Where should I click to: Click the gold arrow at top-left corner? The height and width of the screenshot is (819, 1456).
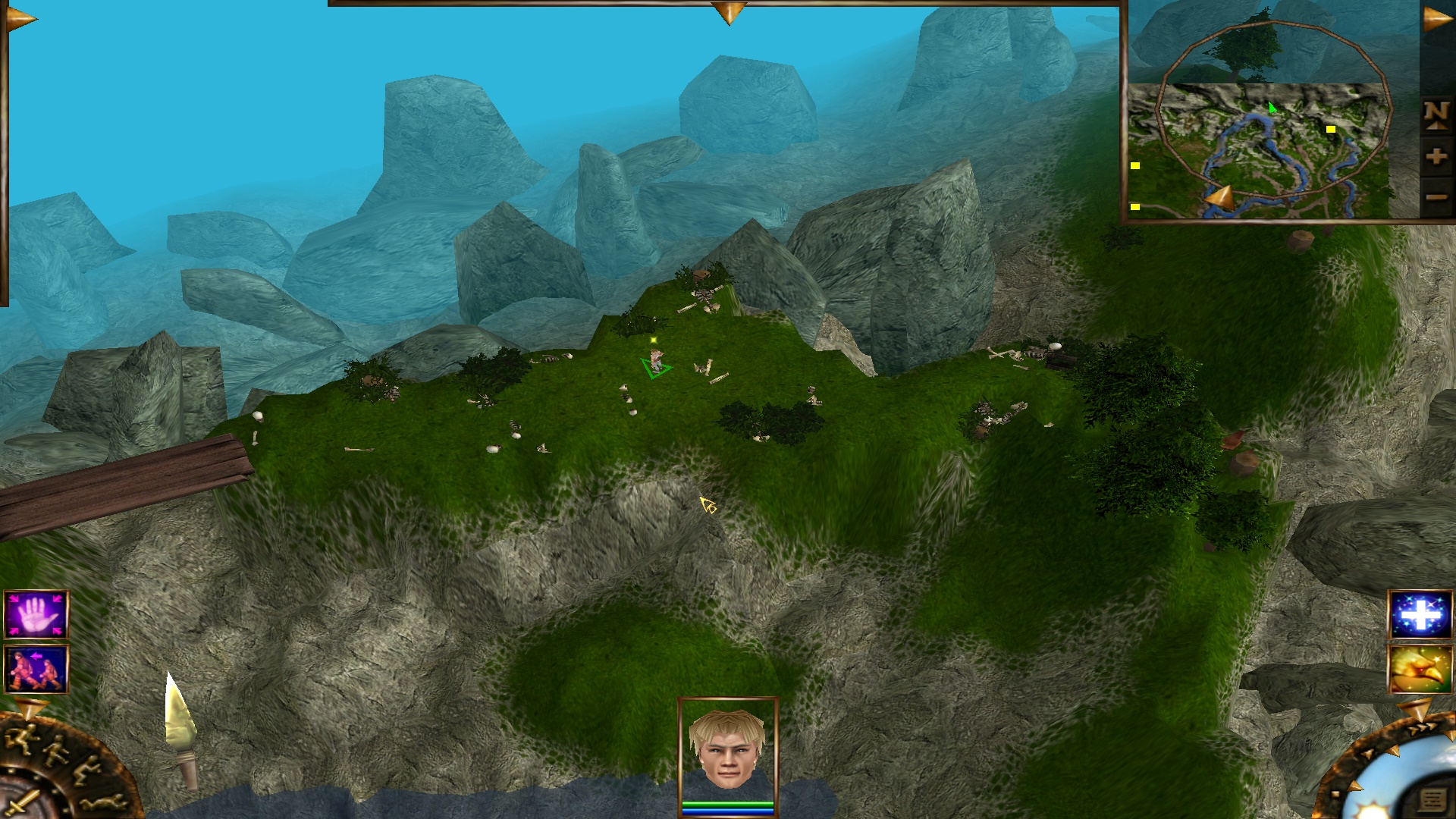click(20, 19)
